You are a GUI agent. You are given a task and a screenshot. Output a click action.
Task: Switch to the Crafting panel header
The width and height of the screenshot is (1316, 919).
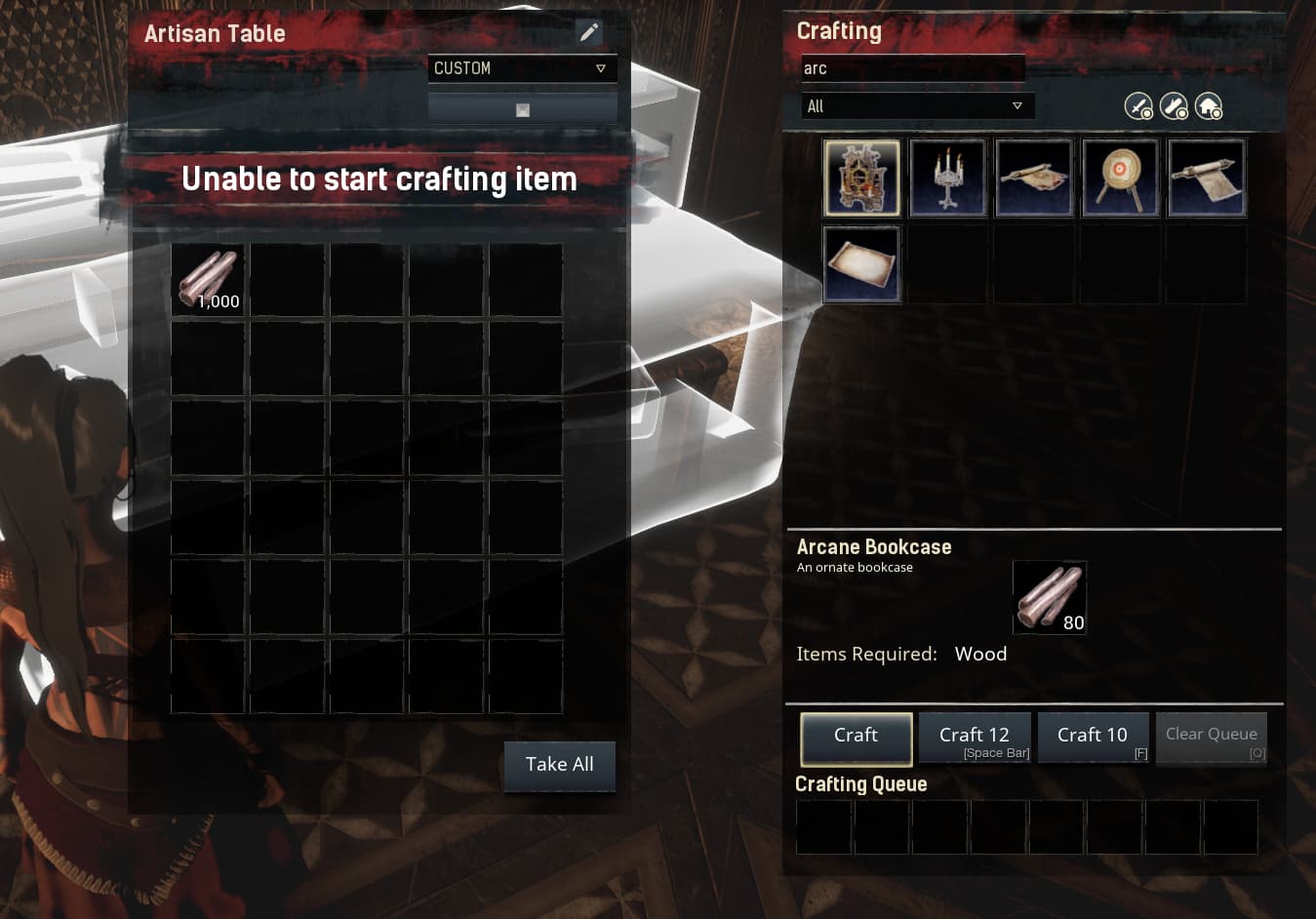click(838, 30)
